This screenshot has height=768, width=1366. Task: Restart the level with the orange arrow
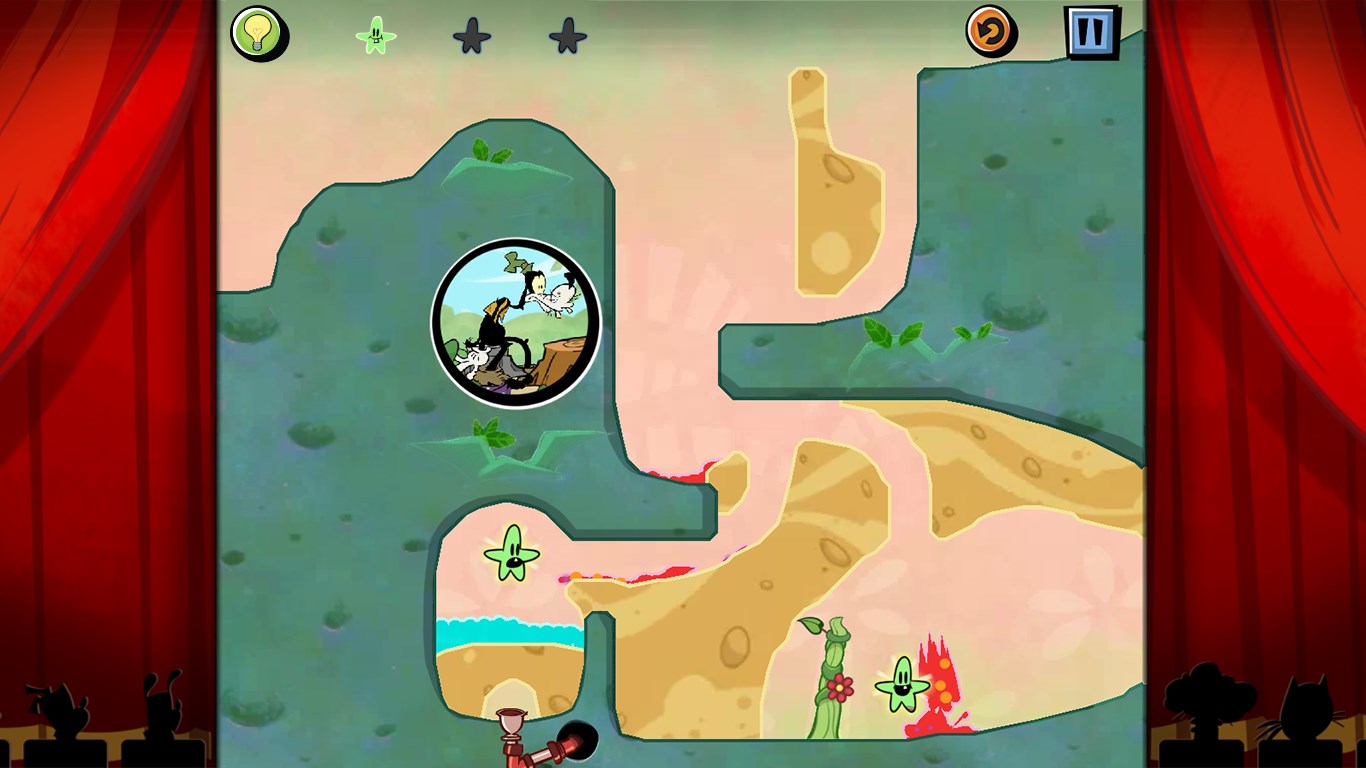click(990, 32)
